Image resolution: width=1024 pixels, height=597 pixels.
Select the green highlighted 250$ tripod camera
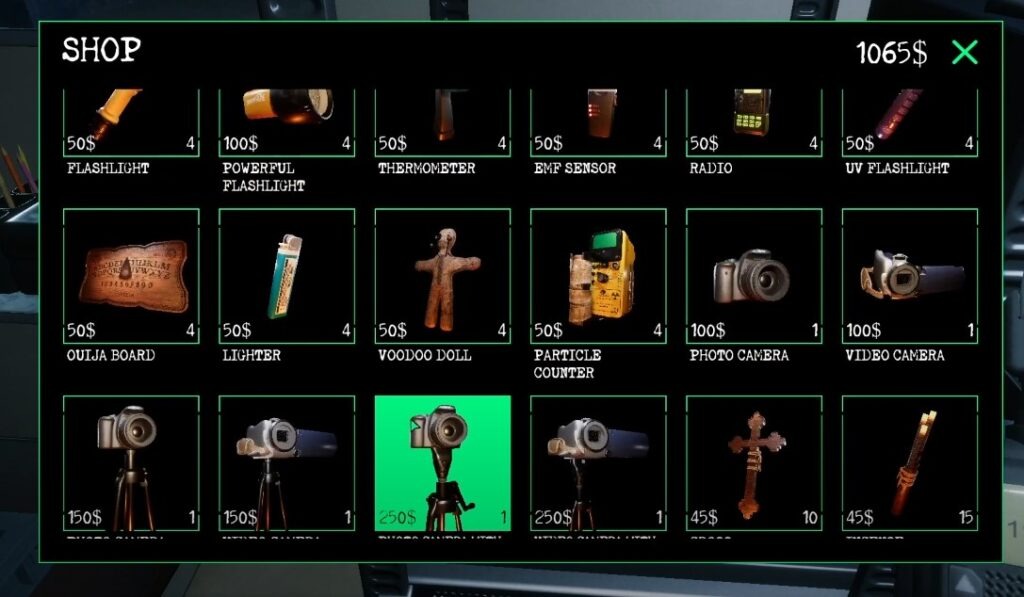[443, 462]
